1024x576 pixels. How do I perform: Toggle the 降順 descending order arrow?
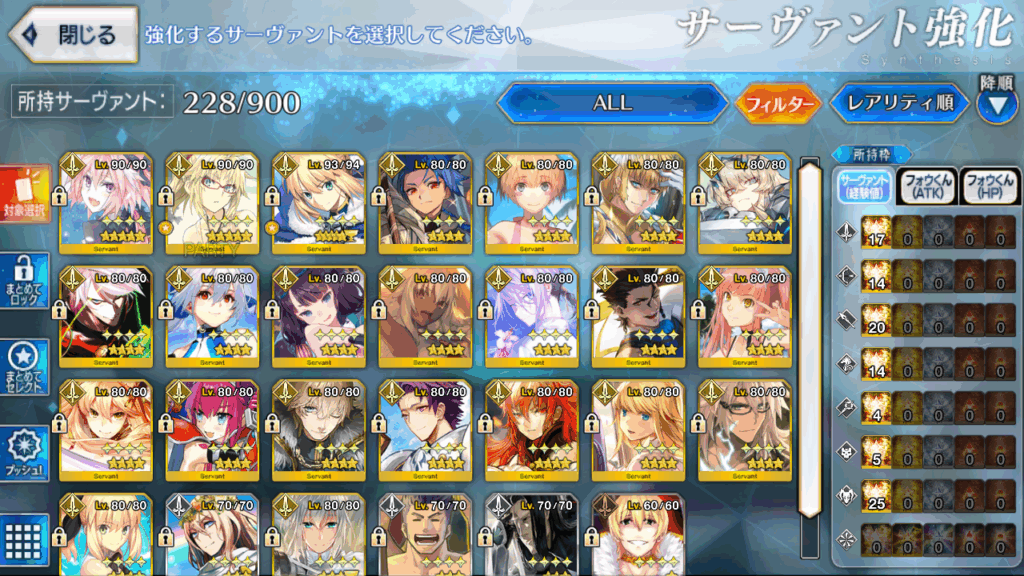tap(996, 103)
